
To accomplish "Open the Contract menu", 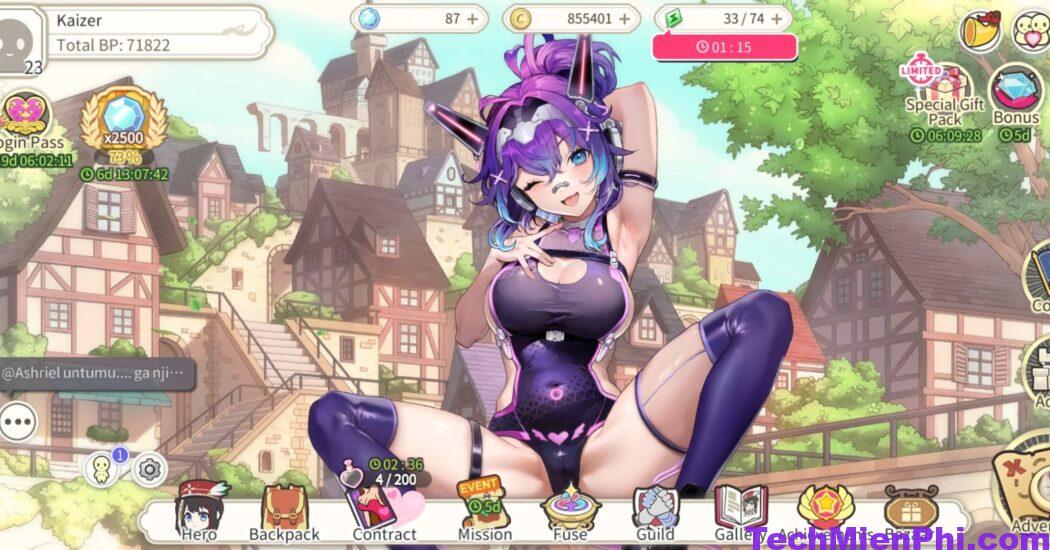I will coord(383,510).
